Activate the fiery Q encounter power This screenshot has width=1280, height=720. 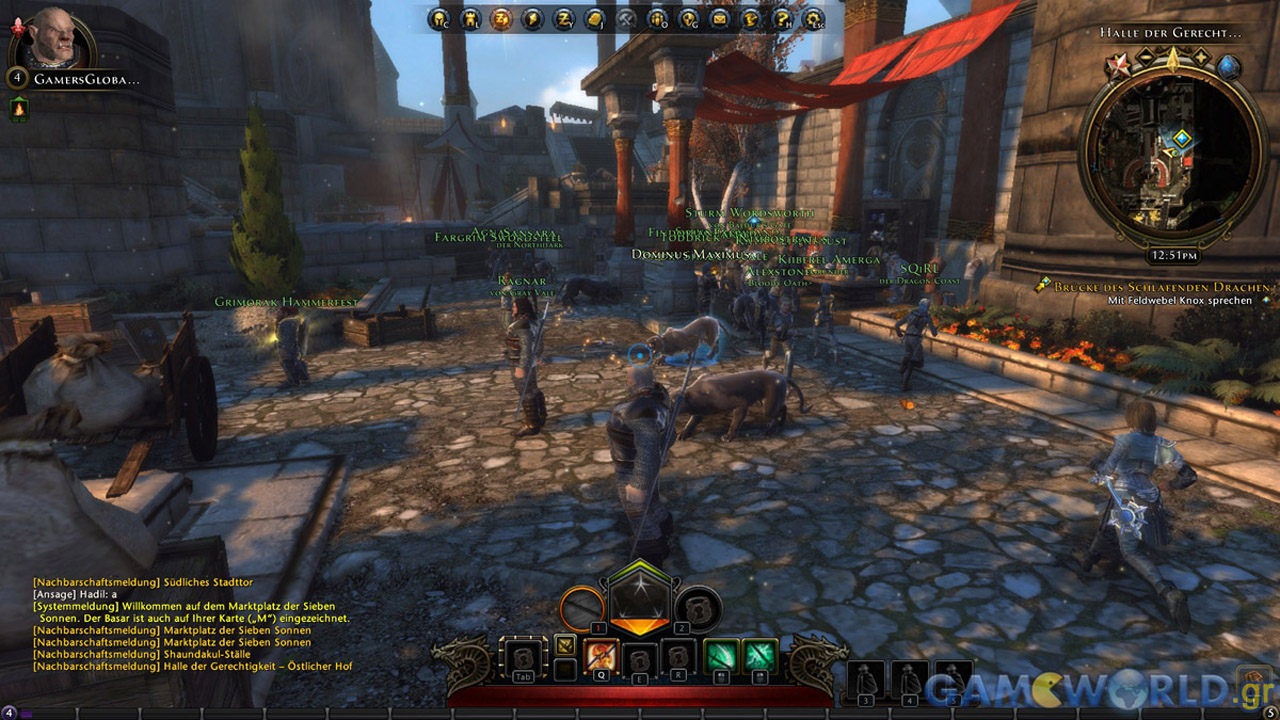(601, 656)
